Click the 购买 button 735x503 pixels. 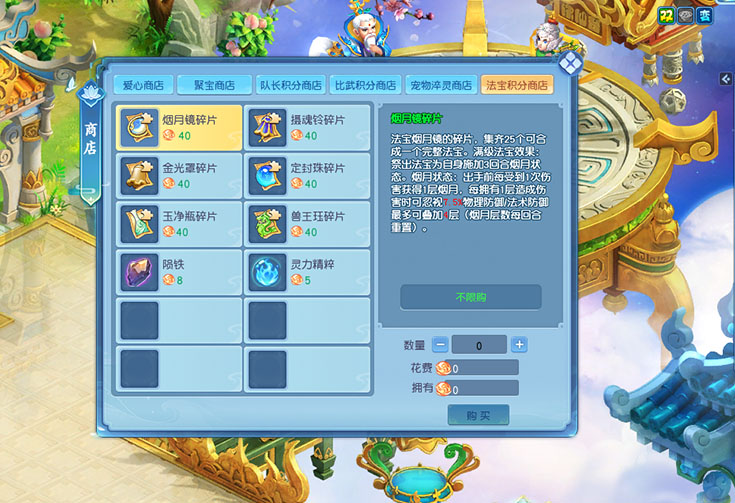(478, 414)
